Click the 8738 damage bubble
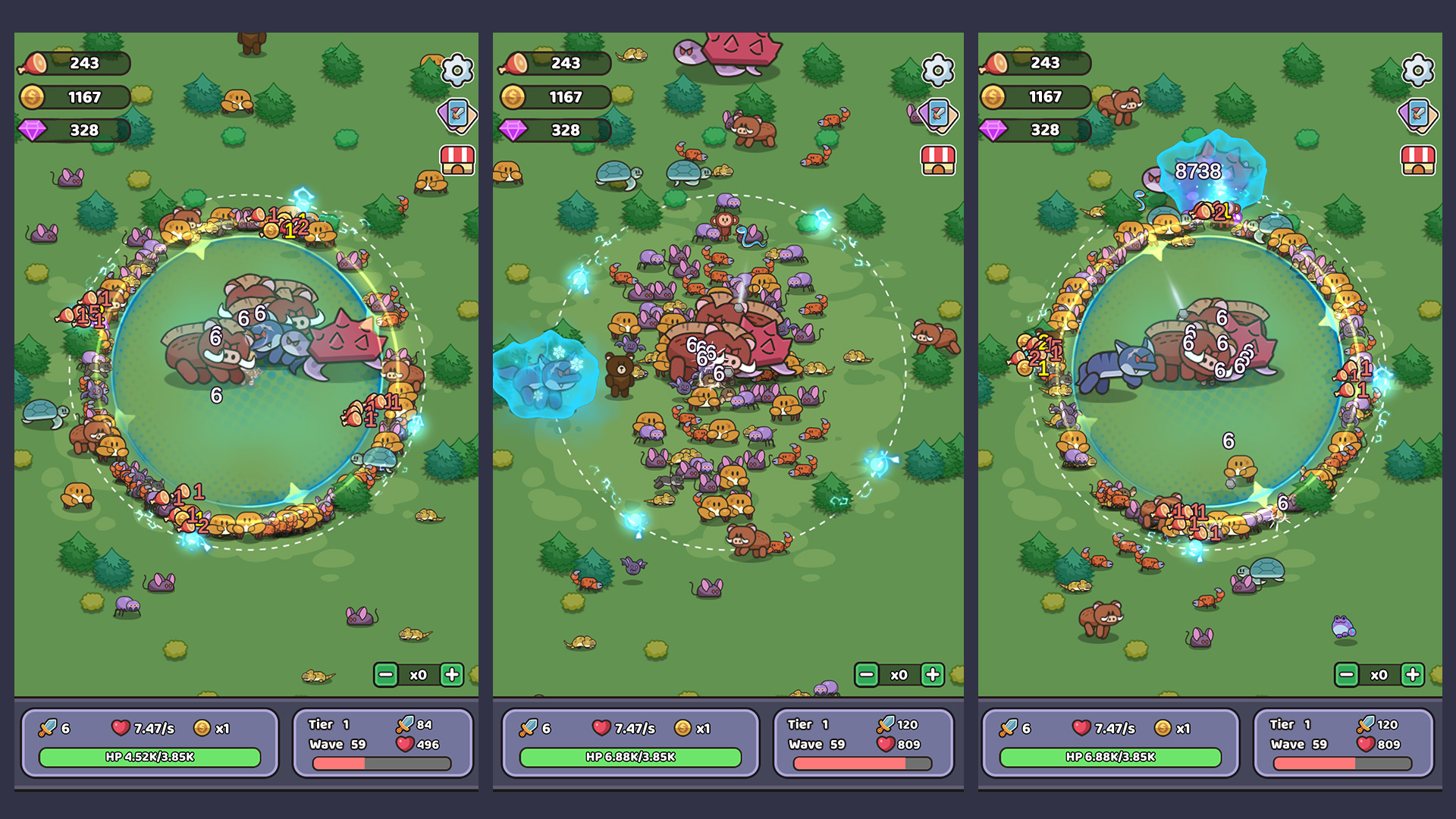This screenshot has height=819, width=1456. click(1200, 171)
